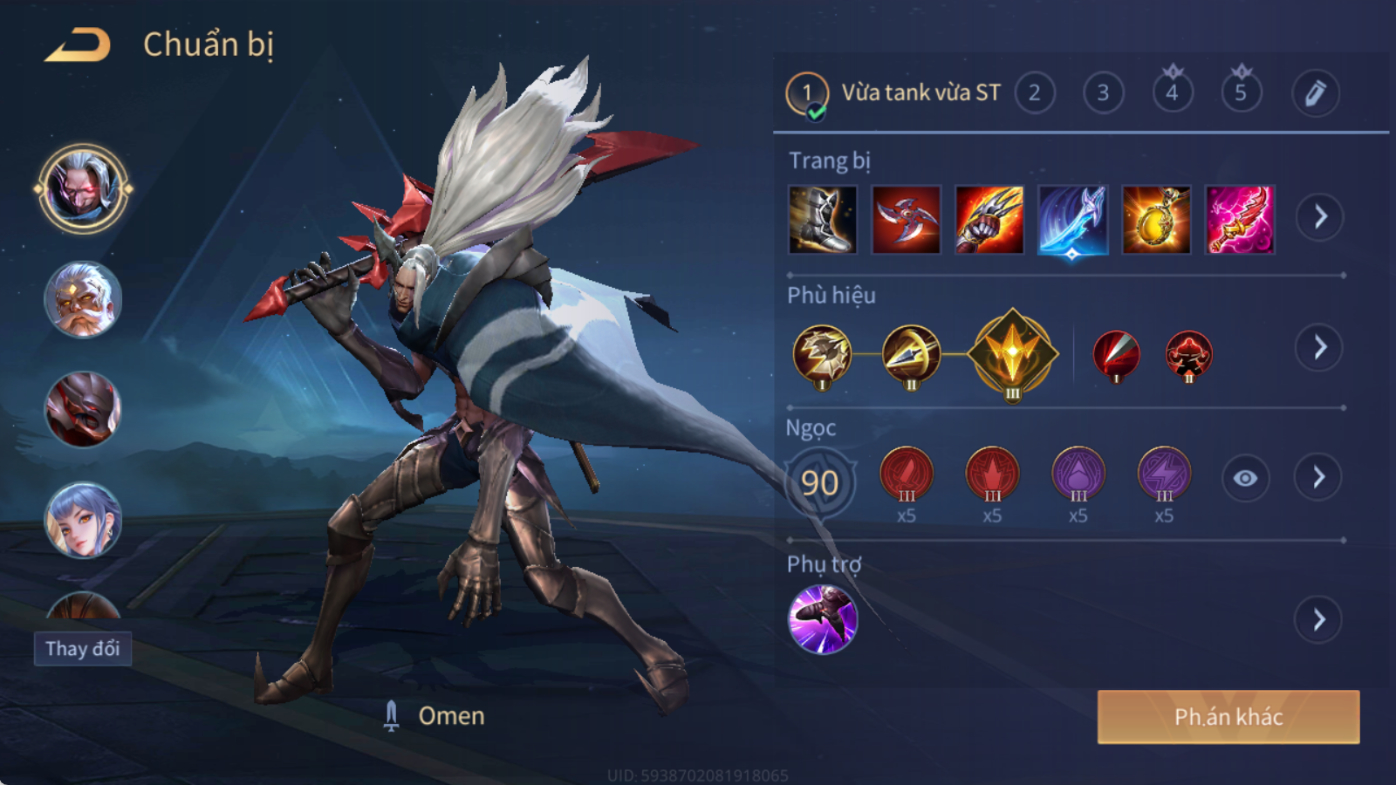Select the Omen hero portrait

83,188
